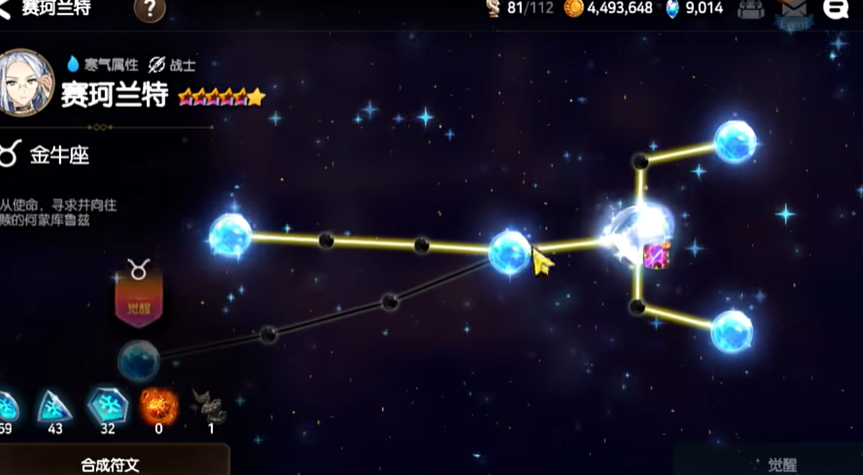Select the lowest lit blue constellation node
This screenshot has height=475, width=863.
(x=732, y=331)
